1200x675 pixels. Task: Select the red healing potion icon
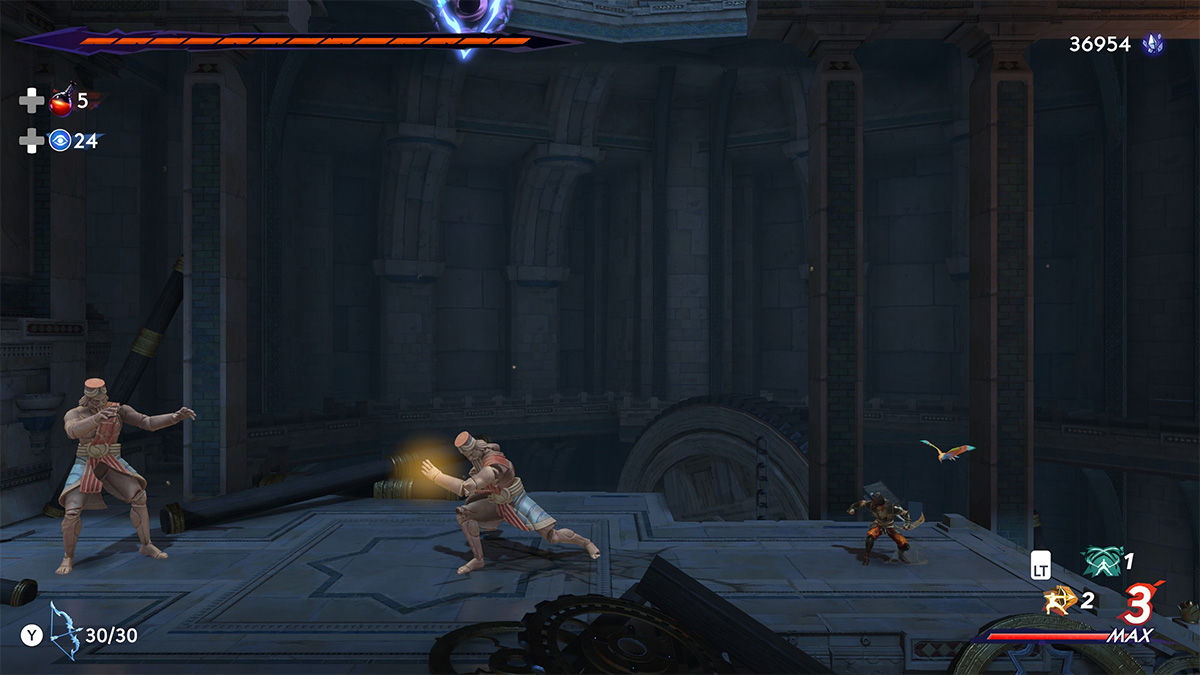(61, 100)
